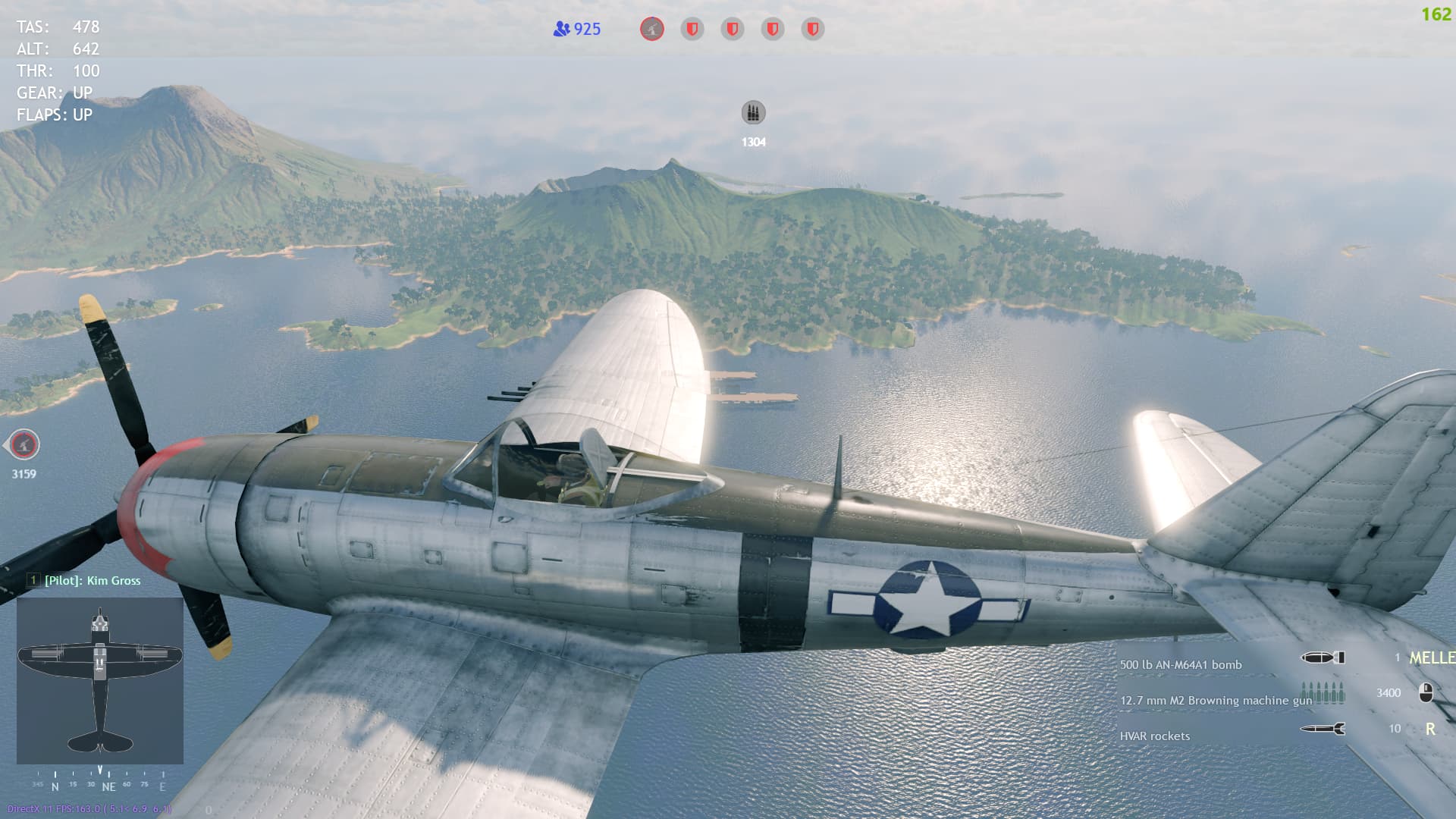Image resolution: width=1456 pixels, height=819 pixels.
Task: Choose the 12.7 mm M2 Browning machine gun
Action: pyautogui.click(x=1216, y=701)
